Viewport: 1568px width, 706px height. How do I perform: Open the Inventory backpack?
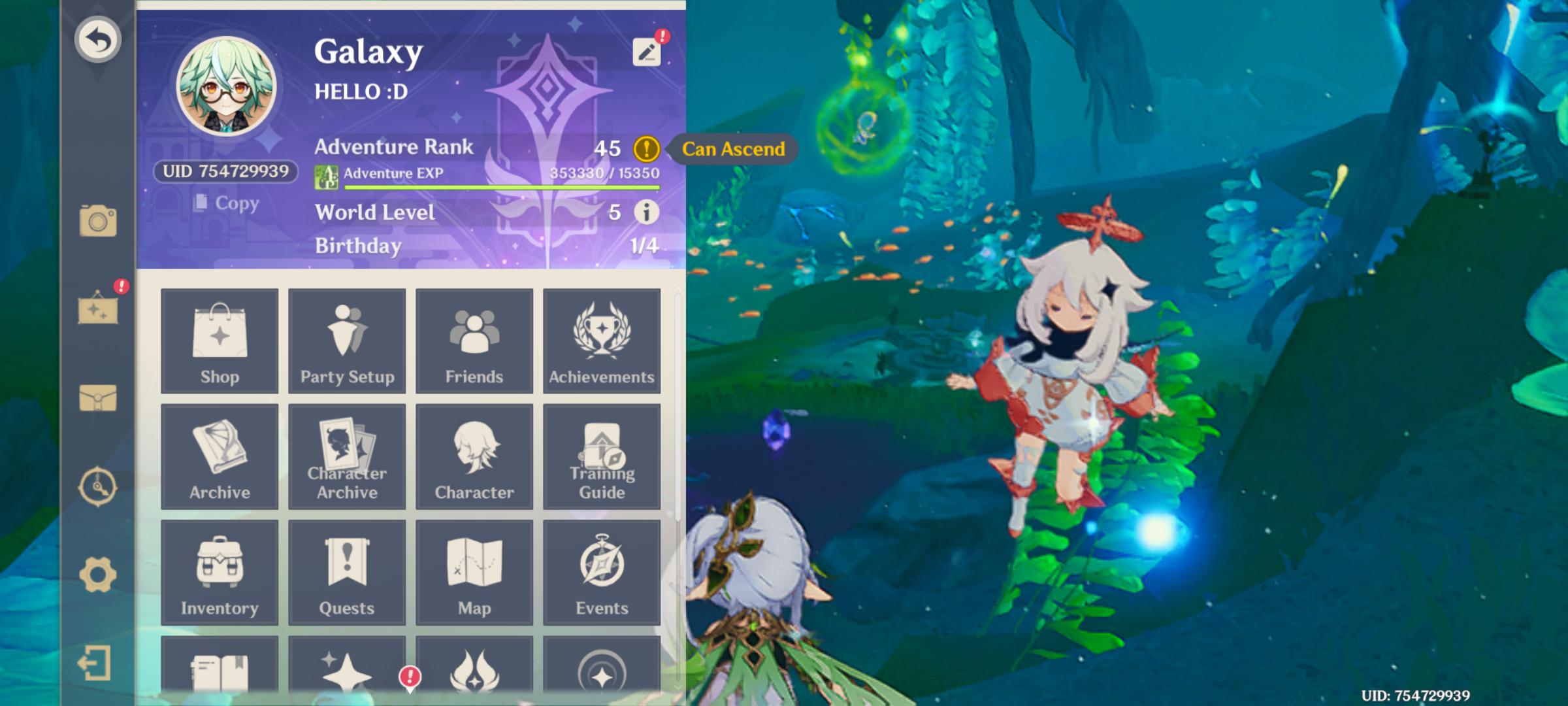coord(220,573)
